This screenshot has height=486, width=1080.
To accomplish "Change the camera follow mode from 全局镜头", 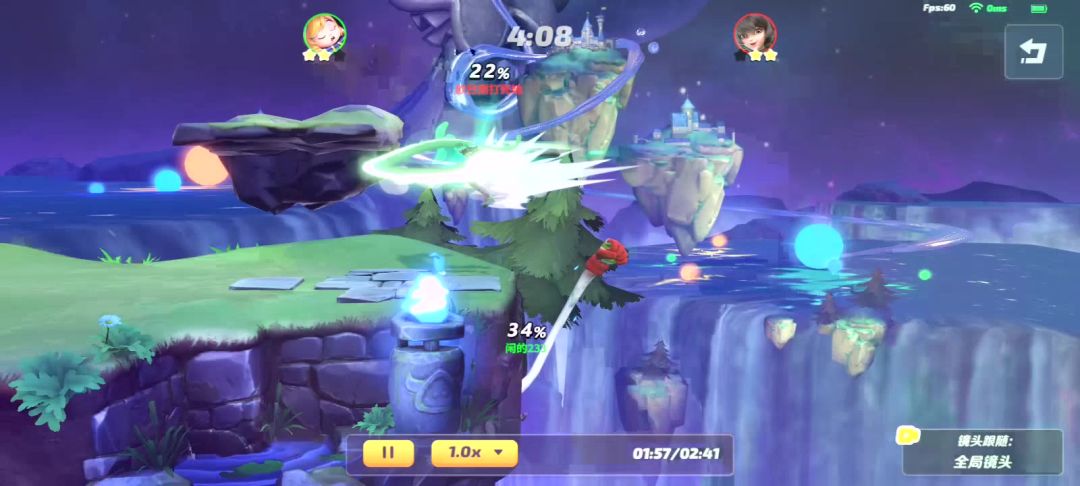I will 981,461.
